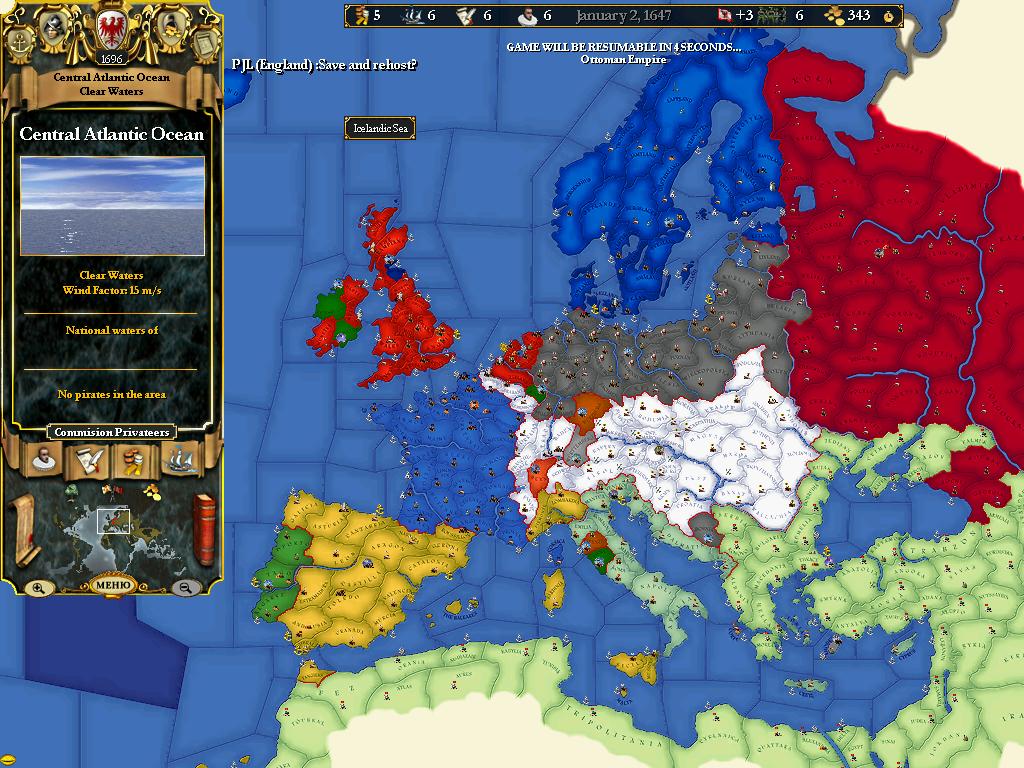Screen dimensions: 1024x768
Task: Select the bust portrait scroll button
Action: 42,460
